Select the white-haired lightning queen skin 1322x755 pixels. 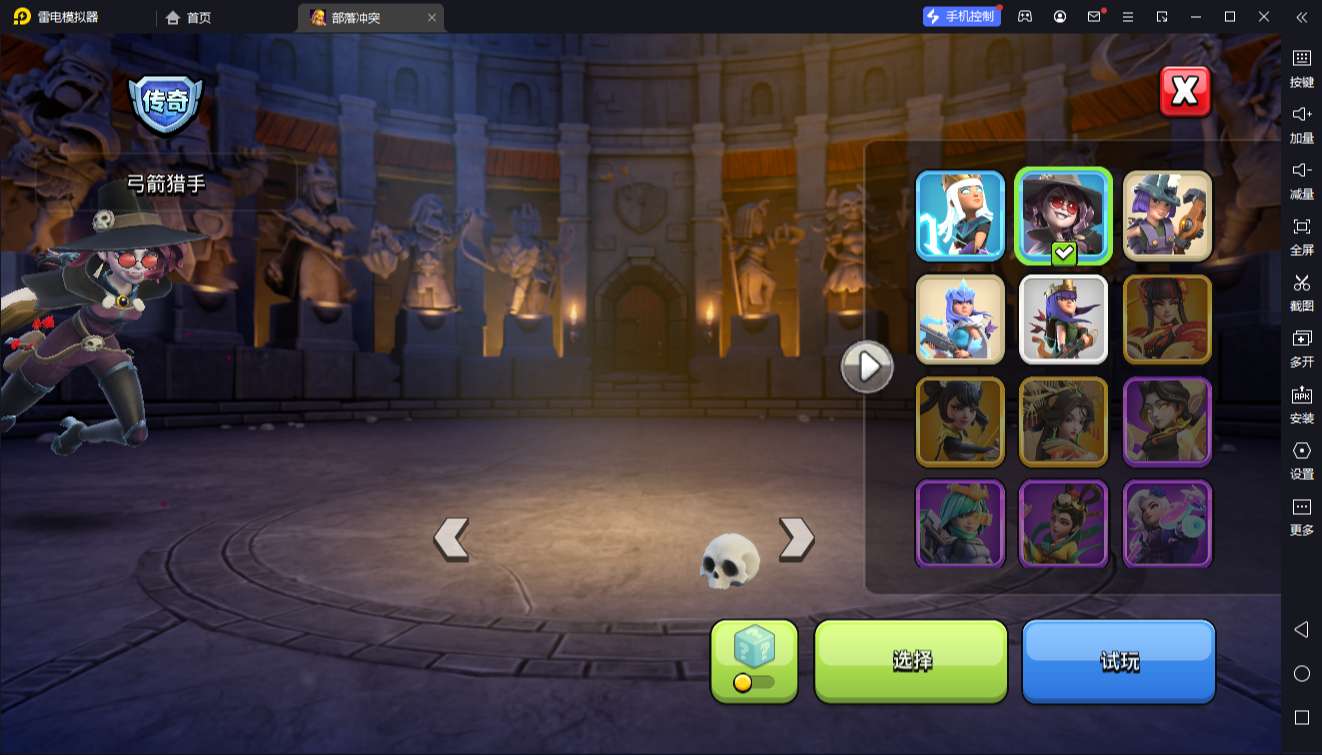pos(960,216)
